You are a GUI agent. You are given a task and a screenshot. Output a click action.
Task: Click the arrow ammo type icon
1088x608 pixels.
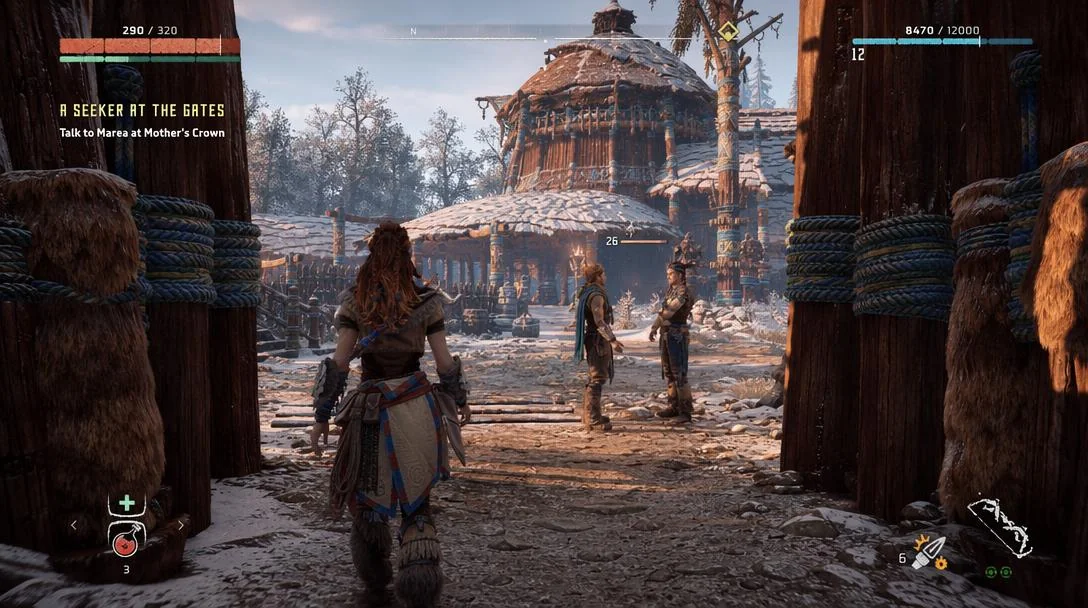point(930,553)
